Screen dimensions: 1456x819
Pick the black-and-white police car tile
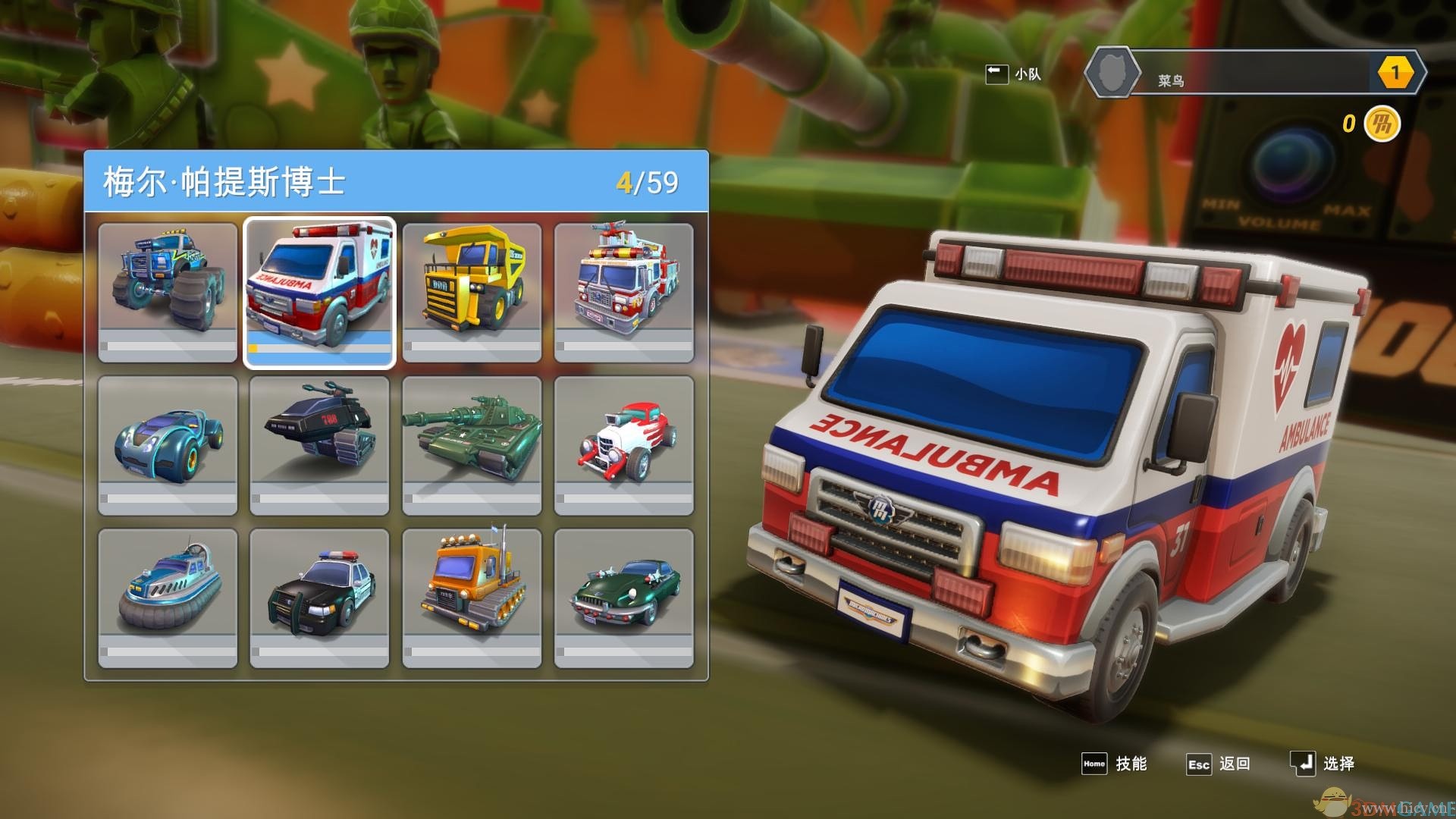(x=319, y=598)
